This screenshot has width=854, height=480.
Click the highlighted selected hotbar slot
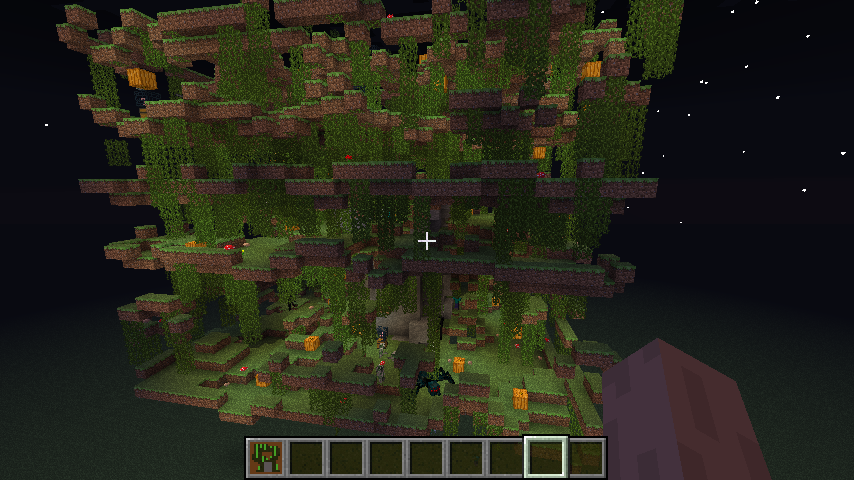[546, 458]
